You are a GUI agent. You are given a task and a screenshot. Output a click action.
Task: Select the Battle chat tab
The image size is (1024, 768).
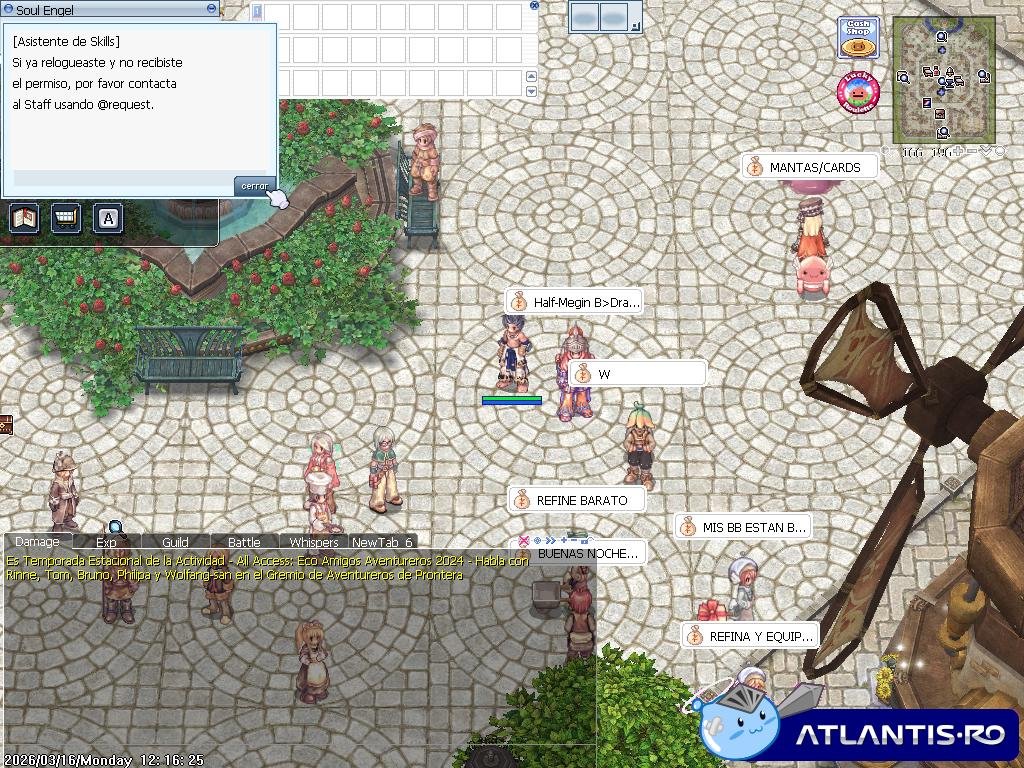(x=244, y=542)
